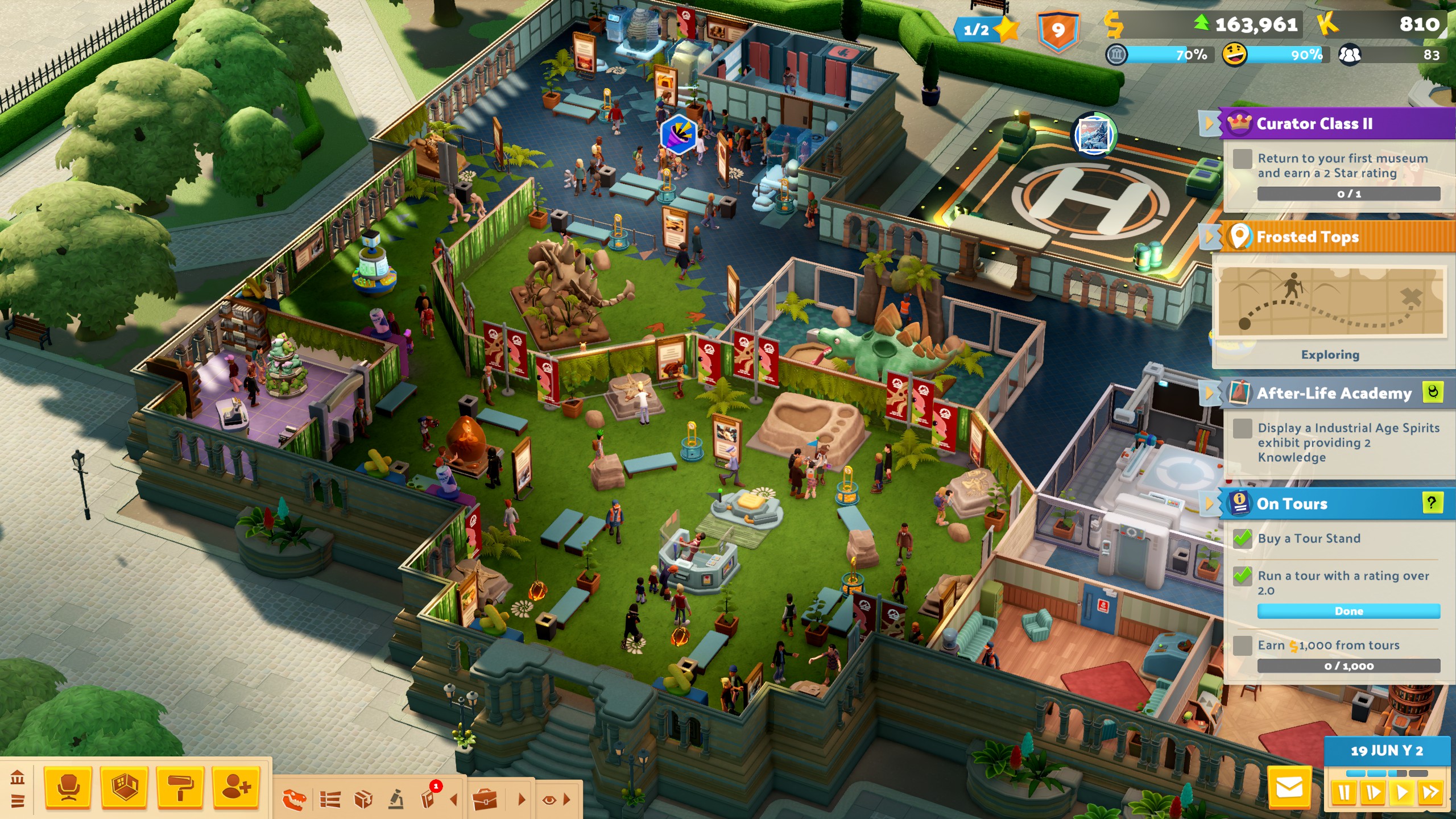The height and width of the screenshot is (819, 1456).
Task: Collapse the Curator Class II objective panel
Action: (1209, 123)
